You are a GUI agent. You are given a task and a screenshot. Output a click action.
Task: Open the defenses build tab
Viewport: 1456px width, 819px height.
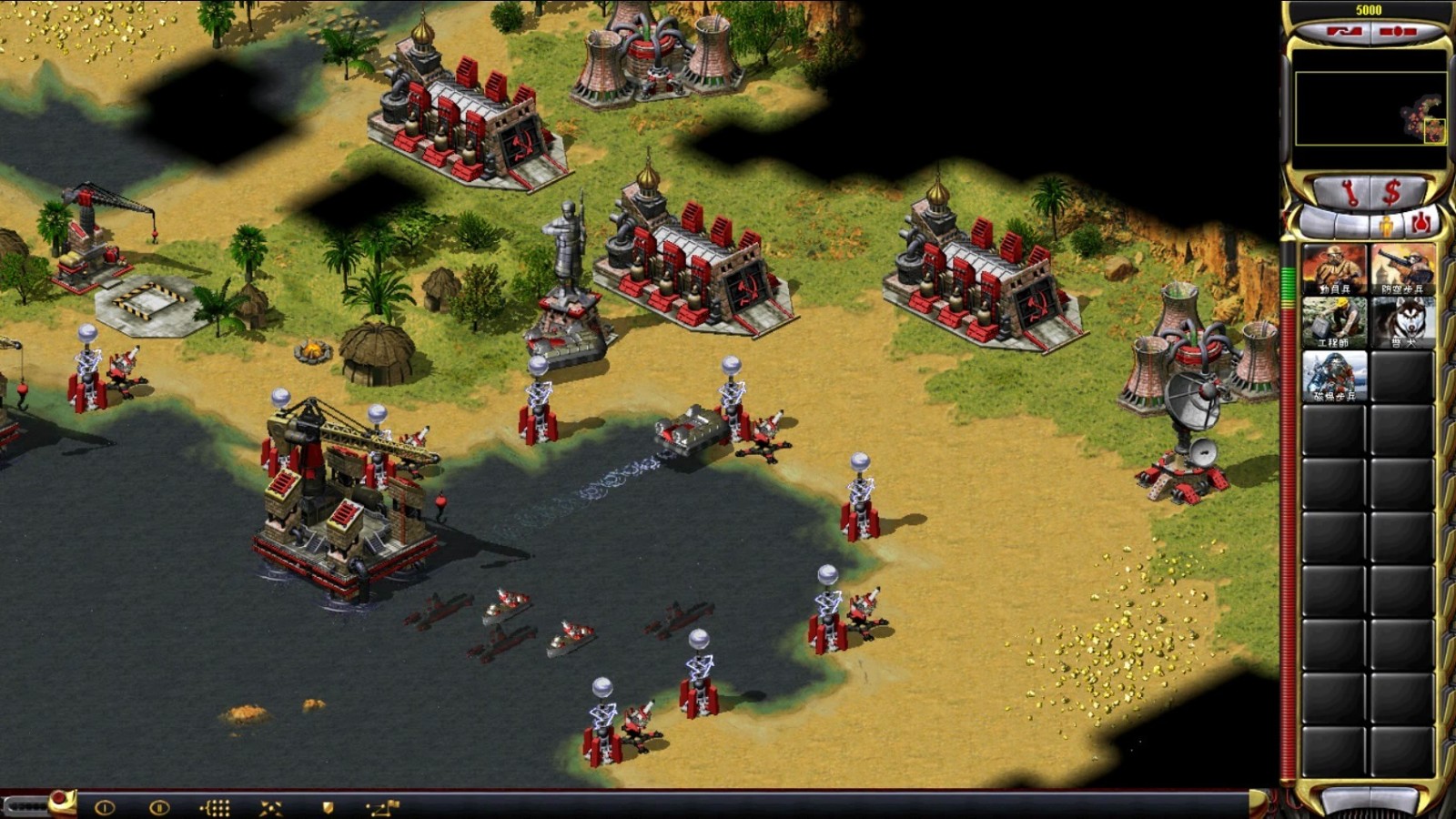[1350, 224]
